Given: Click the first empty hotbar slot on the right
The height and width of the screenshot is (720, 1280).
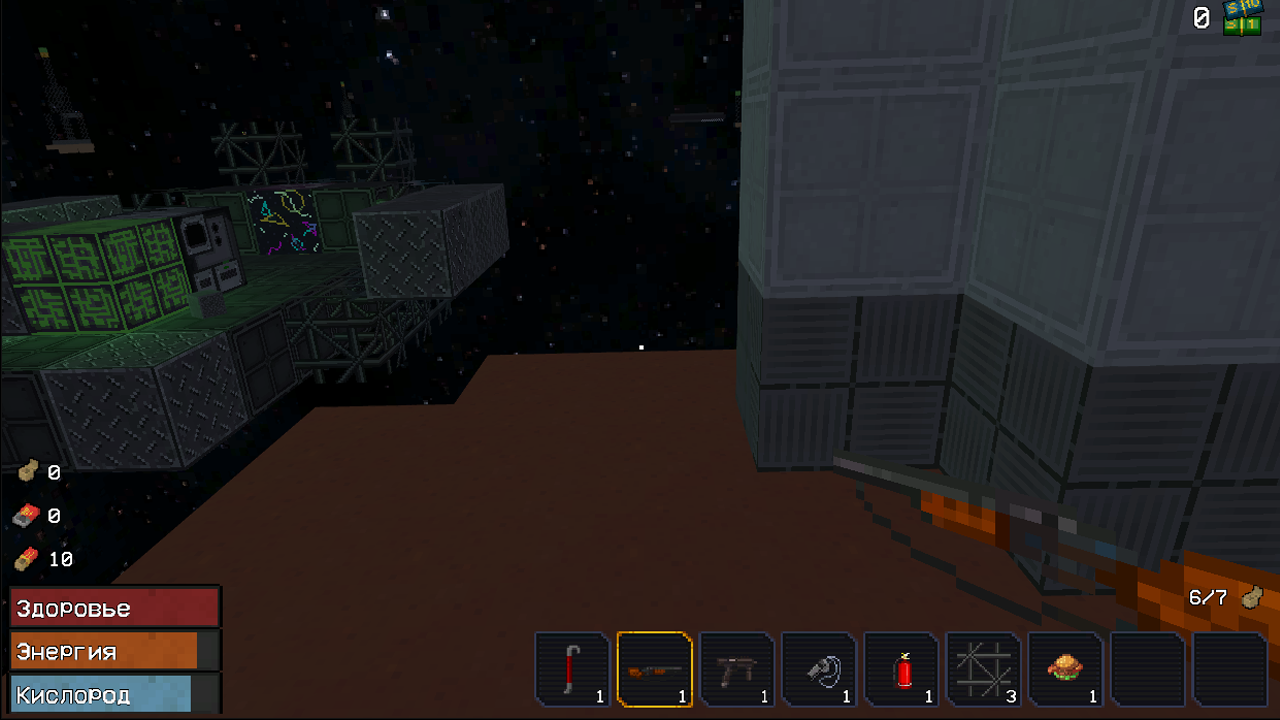Looking at the screenshot, I should tap(1147, 668).
